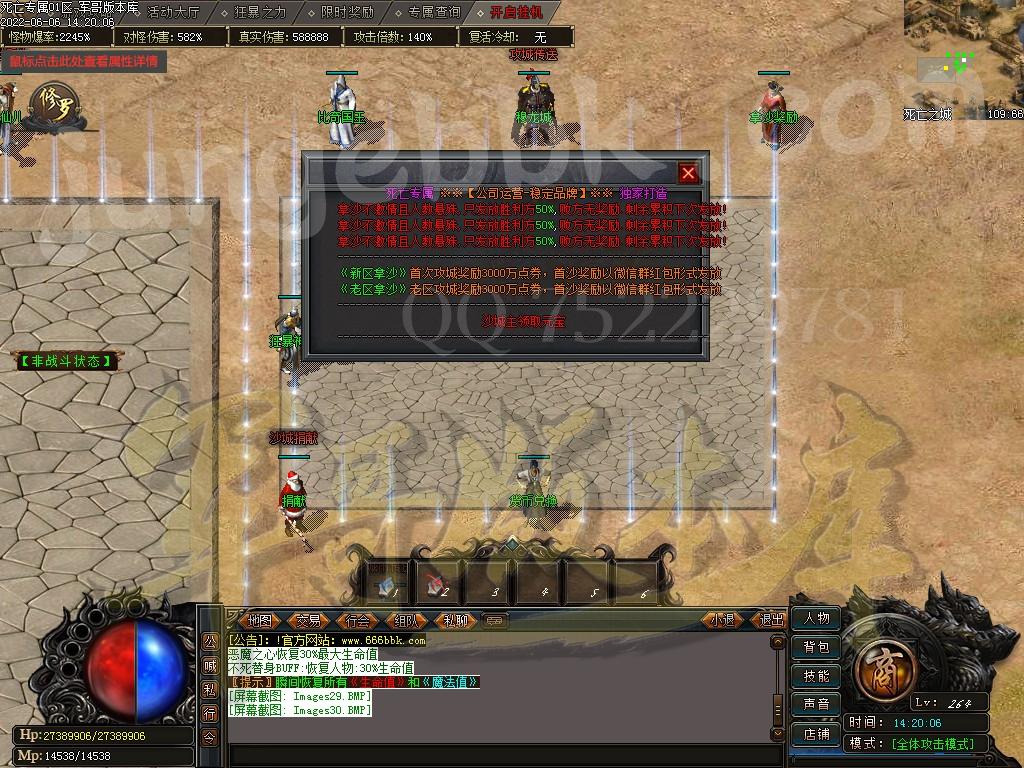
Task: Open the 地图 map button
Action: 259,620
